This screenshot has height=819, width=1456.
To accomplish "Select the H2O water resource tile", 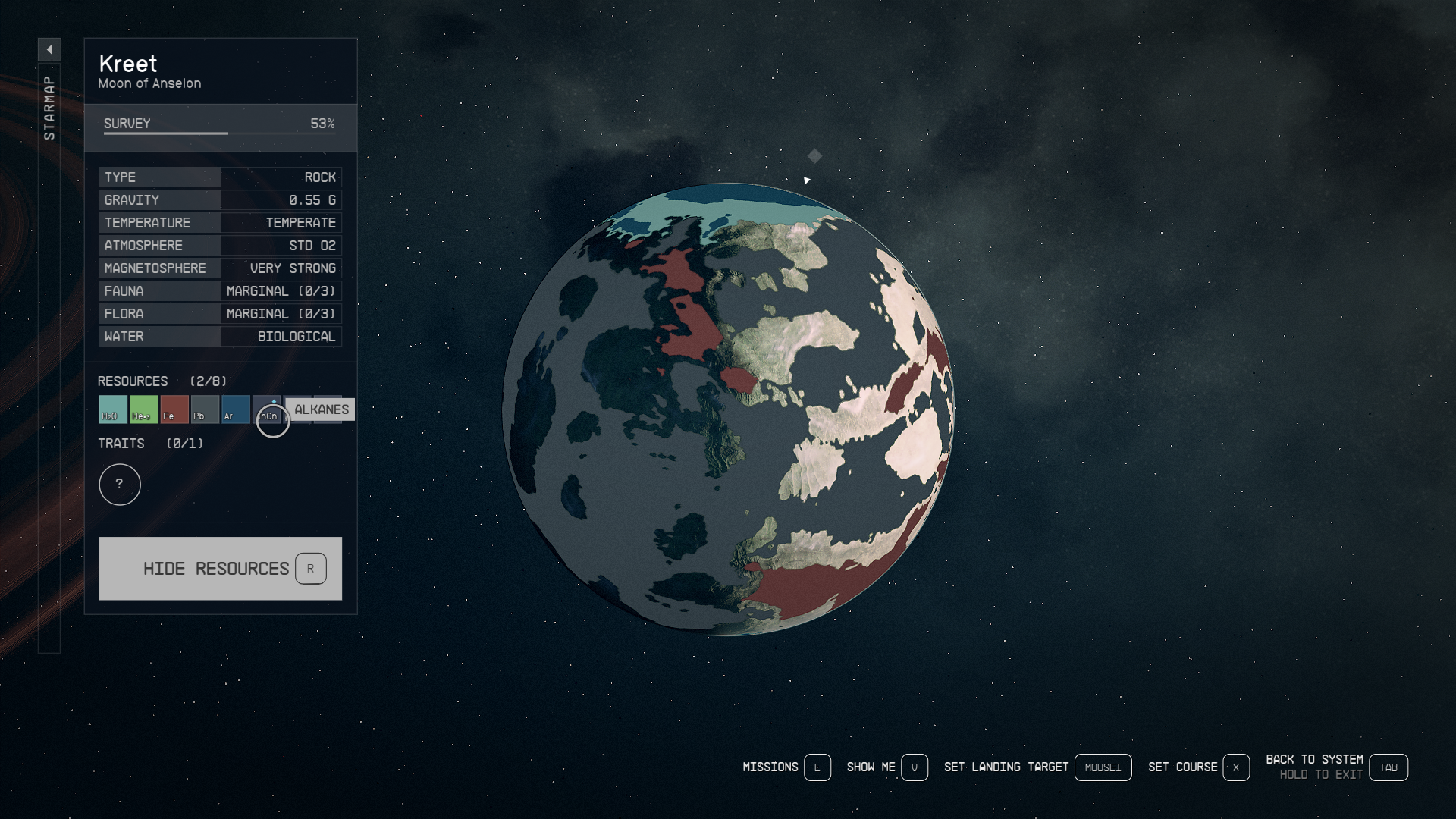I will tap(113, 409).
